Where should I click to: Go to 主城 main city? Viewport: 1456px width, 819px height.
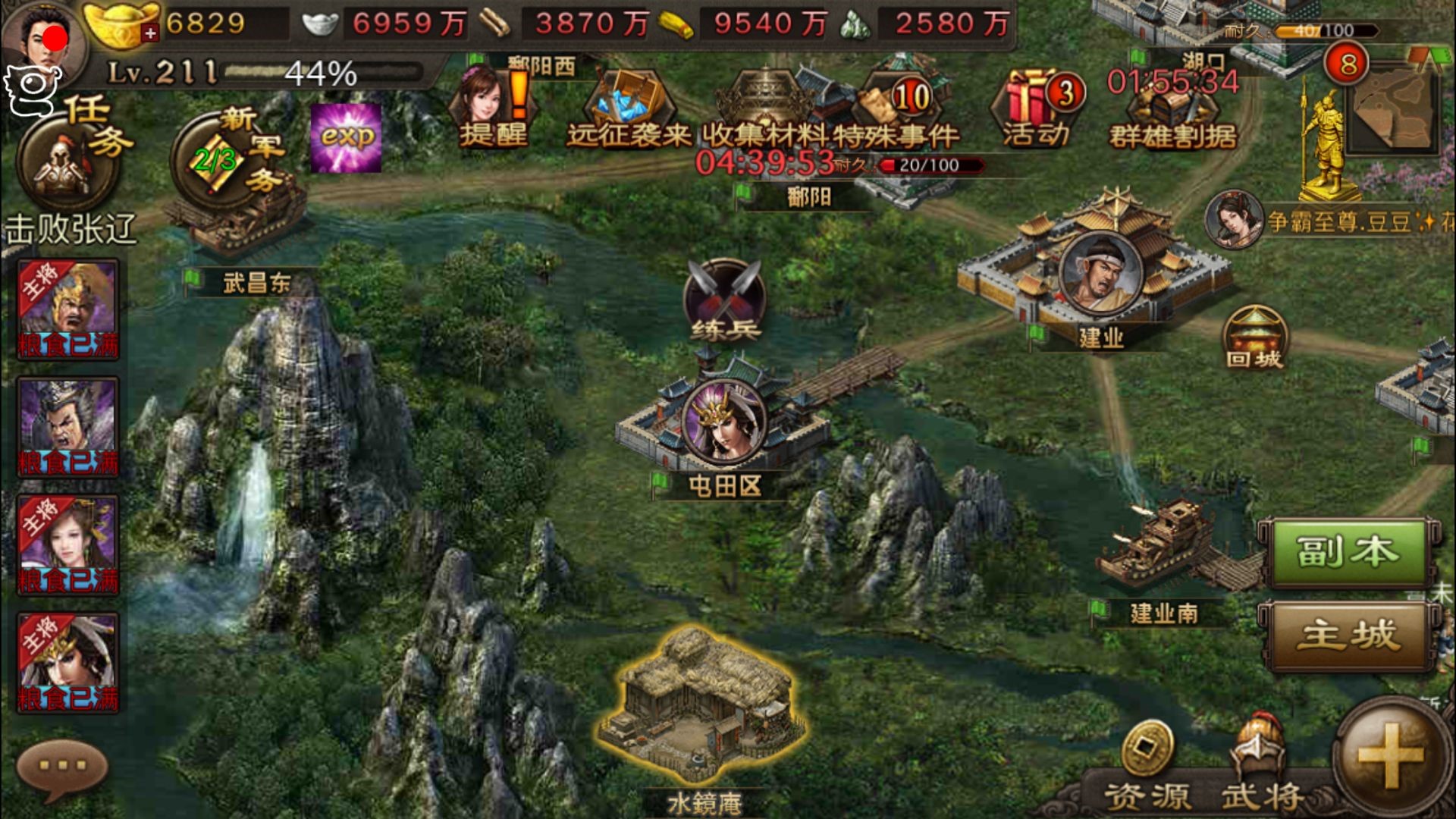tap(1345, 635)
